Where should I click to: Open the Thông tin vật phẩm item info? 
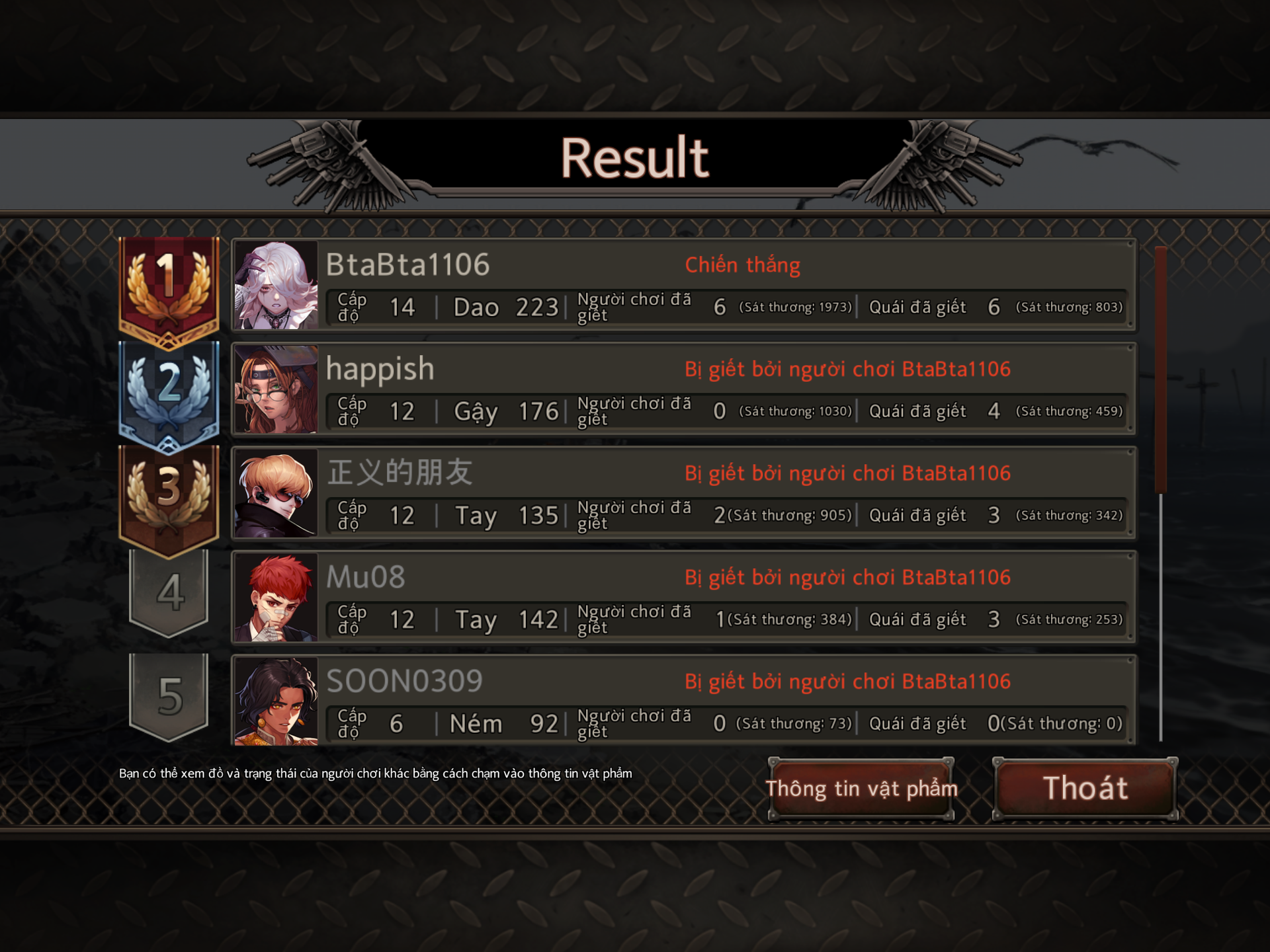[x=861, y=789]
